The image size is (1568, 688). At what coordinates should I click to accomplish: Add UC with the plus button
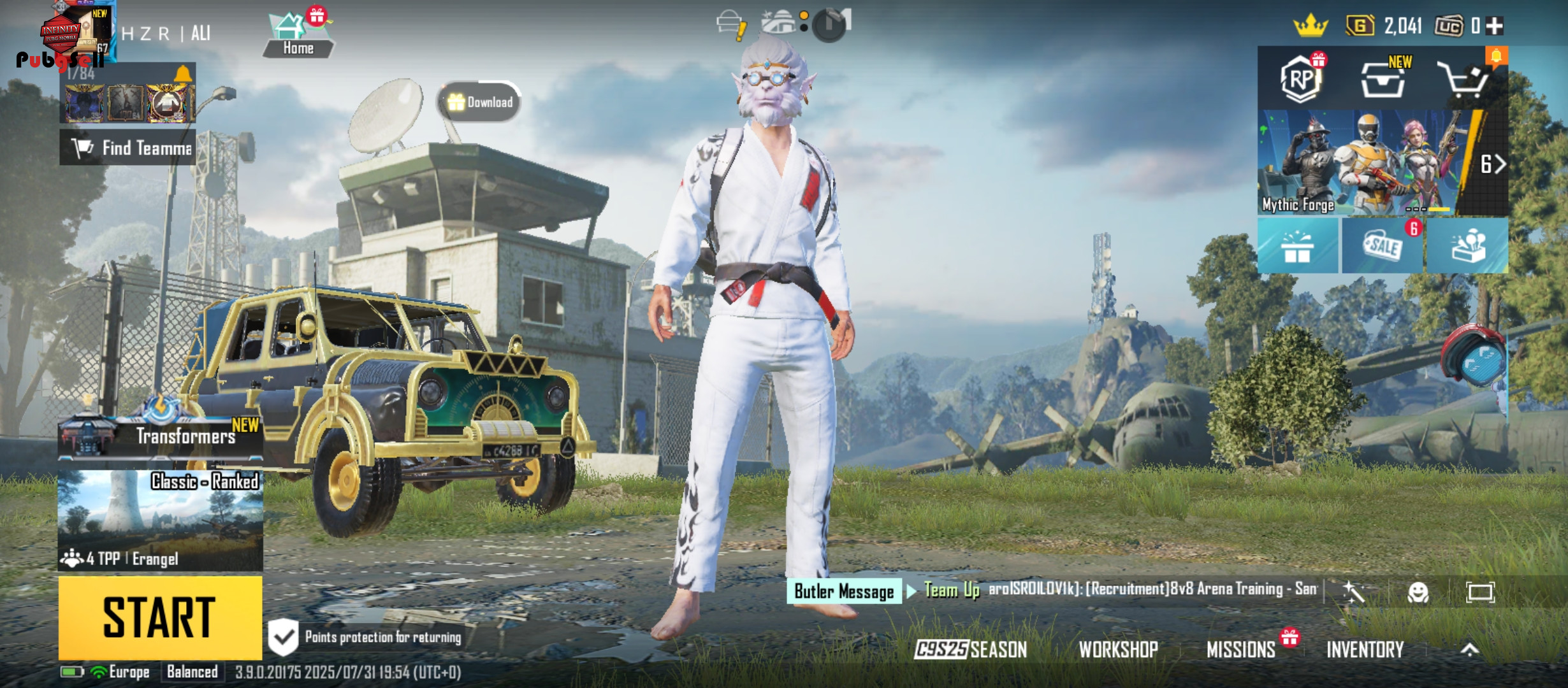point(1495,26)
